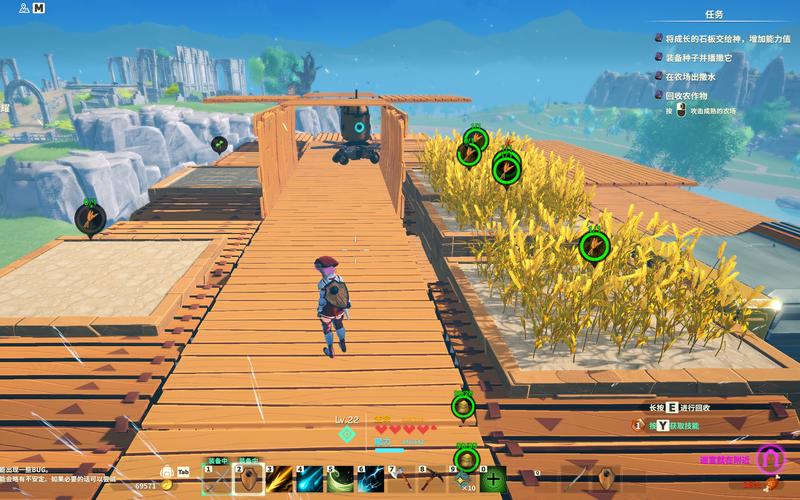Viewport: 800px width, 500px height.
Task: Select the crossed swords hotbar slot
Action: (x=217, y=482)
